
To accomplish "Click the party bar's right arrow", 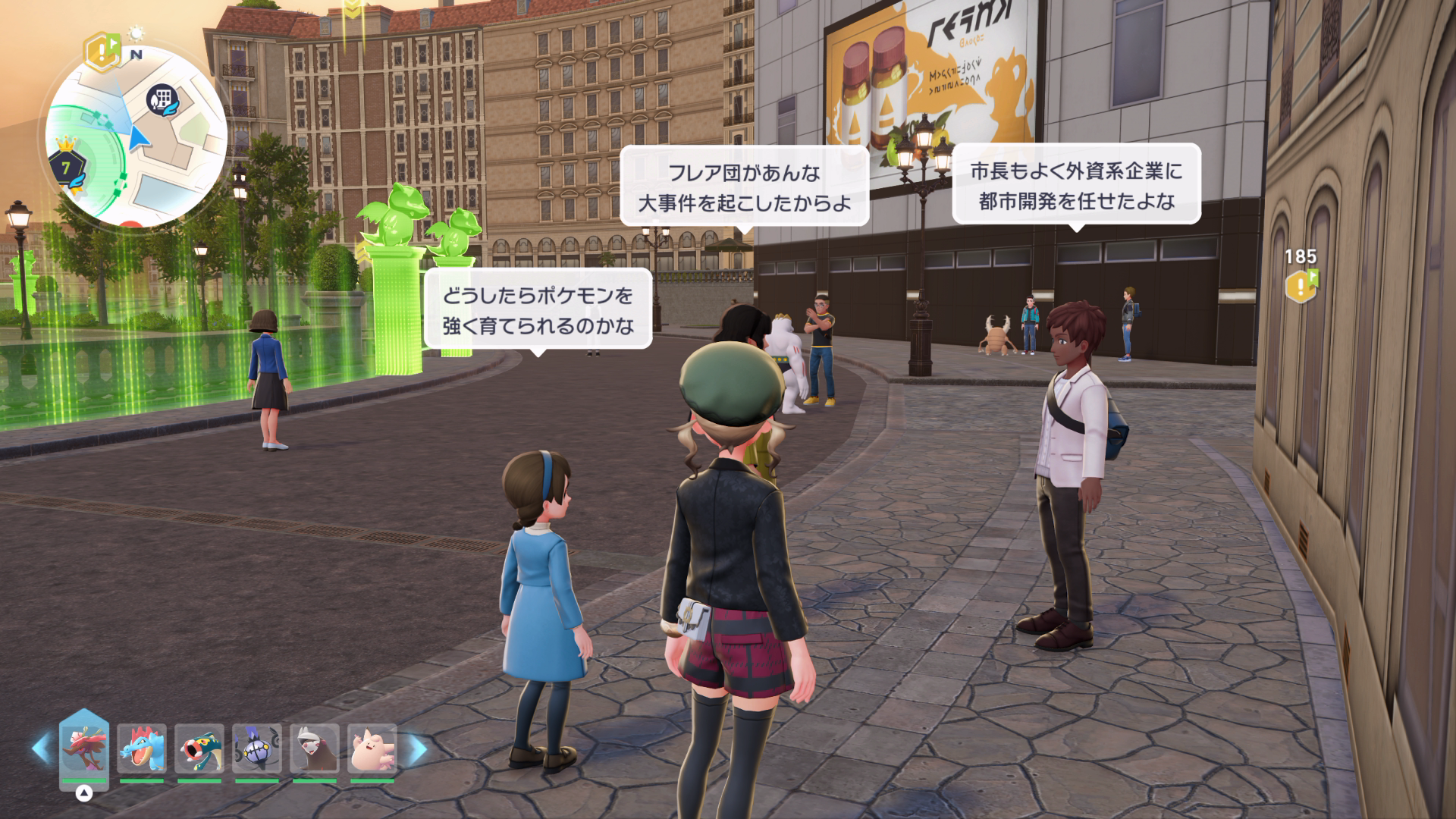I will 418,748.
